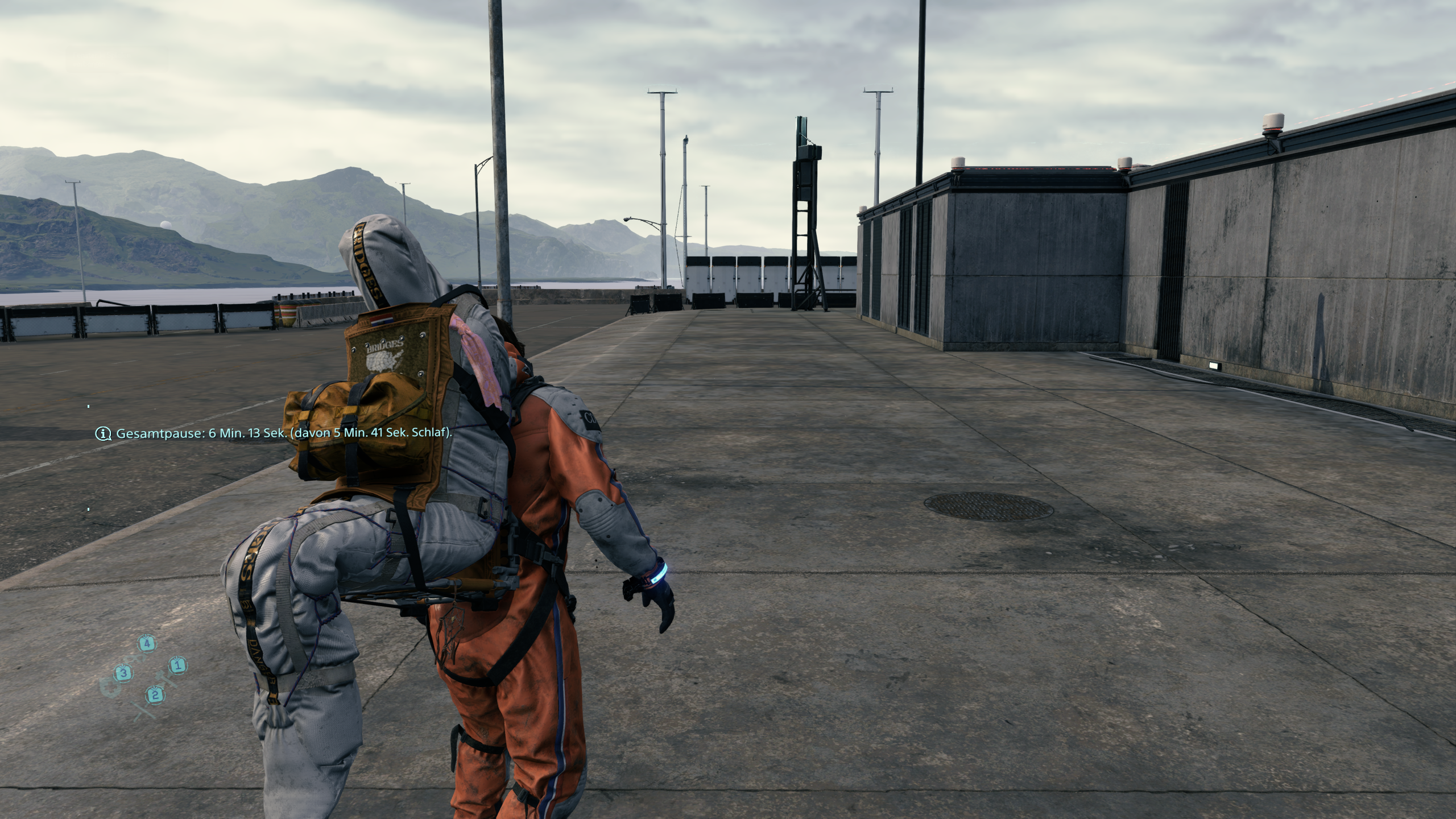Select cargo slot number 4 indicator

coord(148,644)
